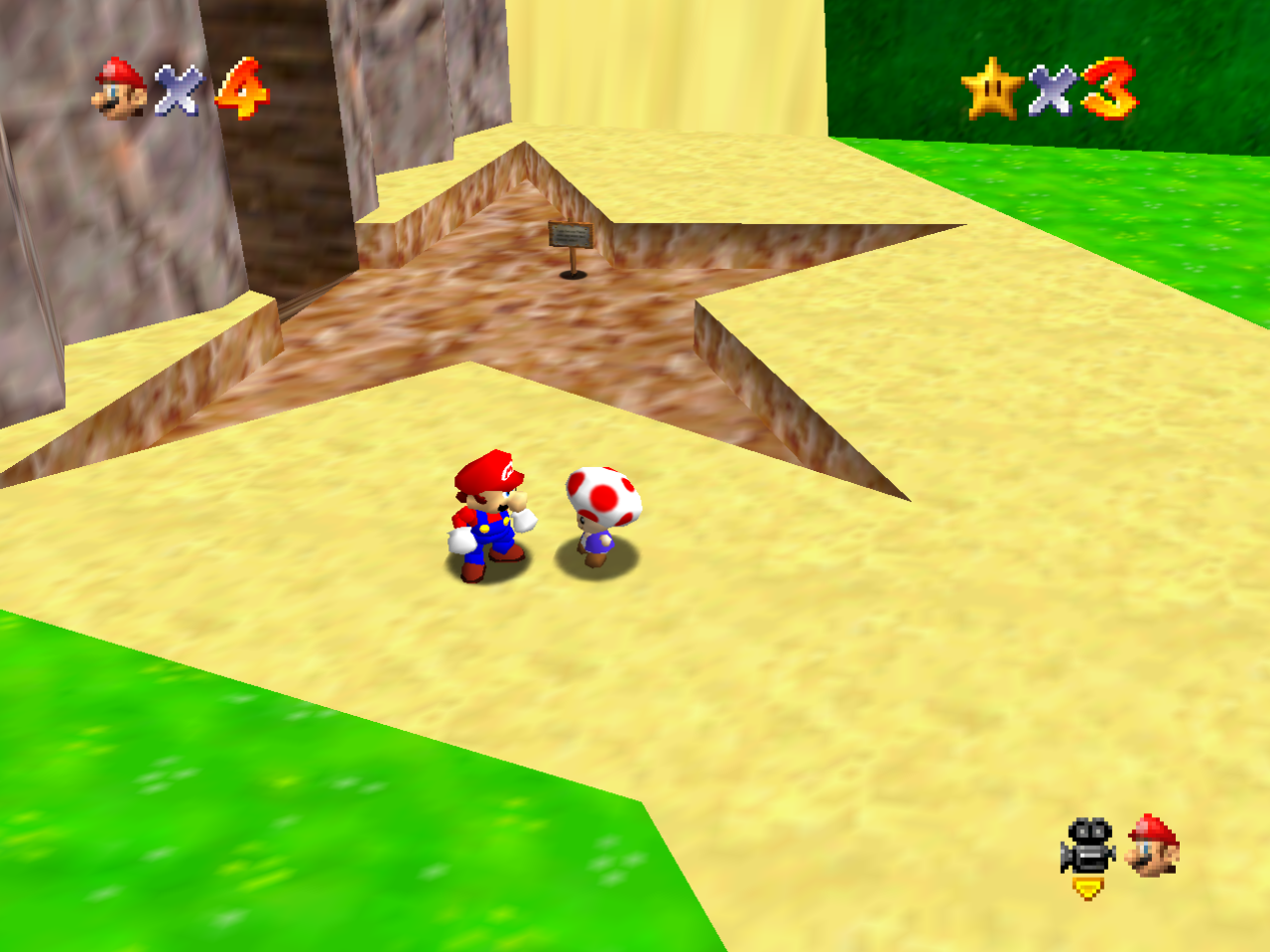This screenshot has width=1270, height=952.
Task: Click the grassy field at bottom left
Action: pos(149,843)
